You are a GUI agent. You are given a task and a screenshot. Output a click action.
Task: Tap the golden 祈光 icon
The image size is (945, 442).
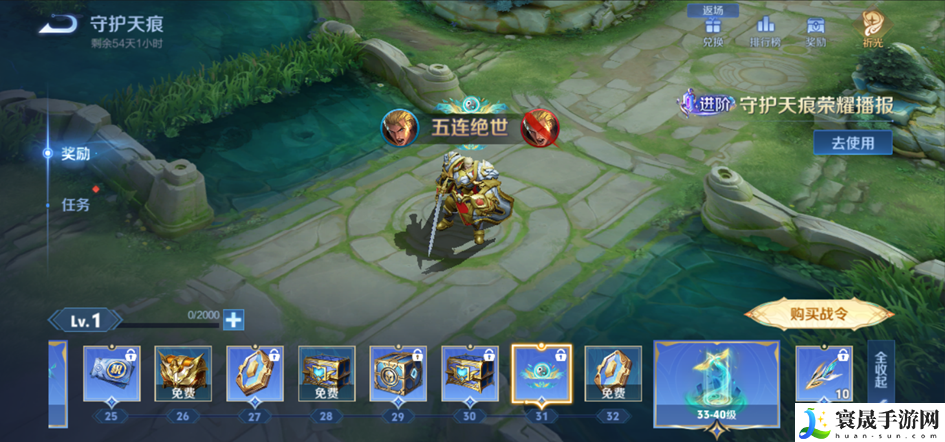point(873,29)
